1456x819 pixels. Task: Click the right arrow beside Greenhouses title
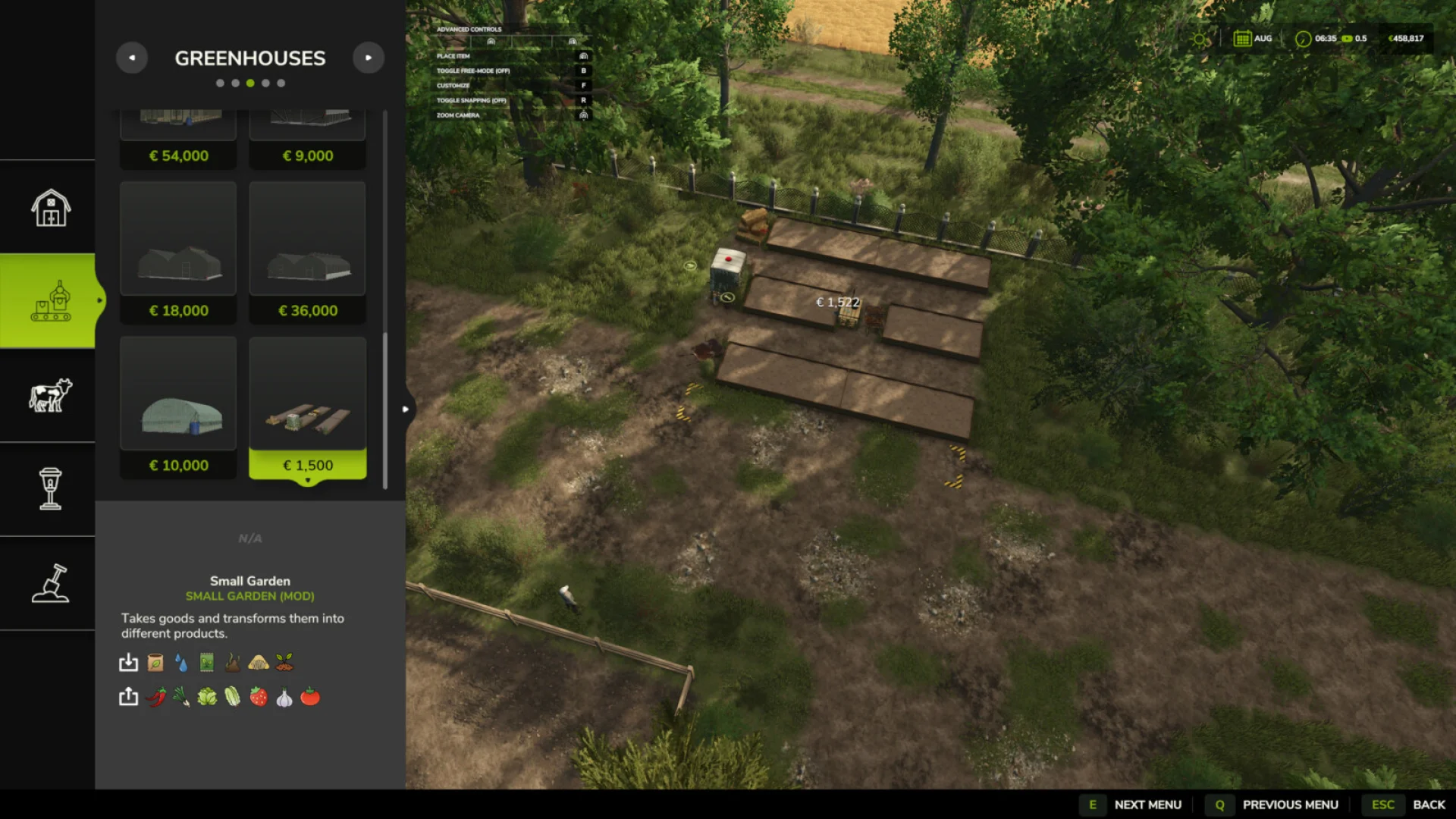pyautogui.click(x=369, y=58)
